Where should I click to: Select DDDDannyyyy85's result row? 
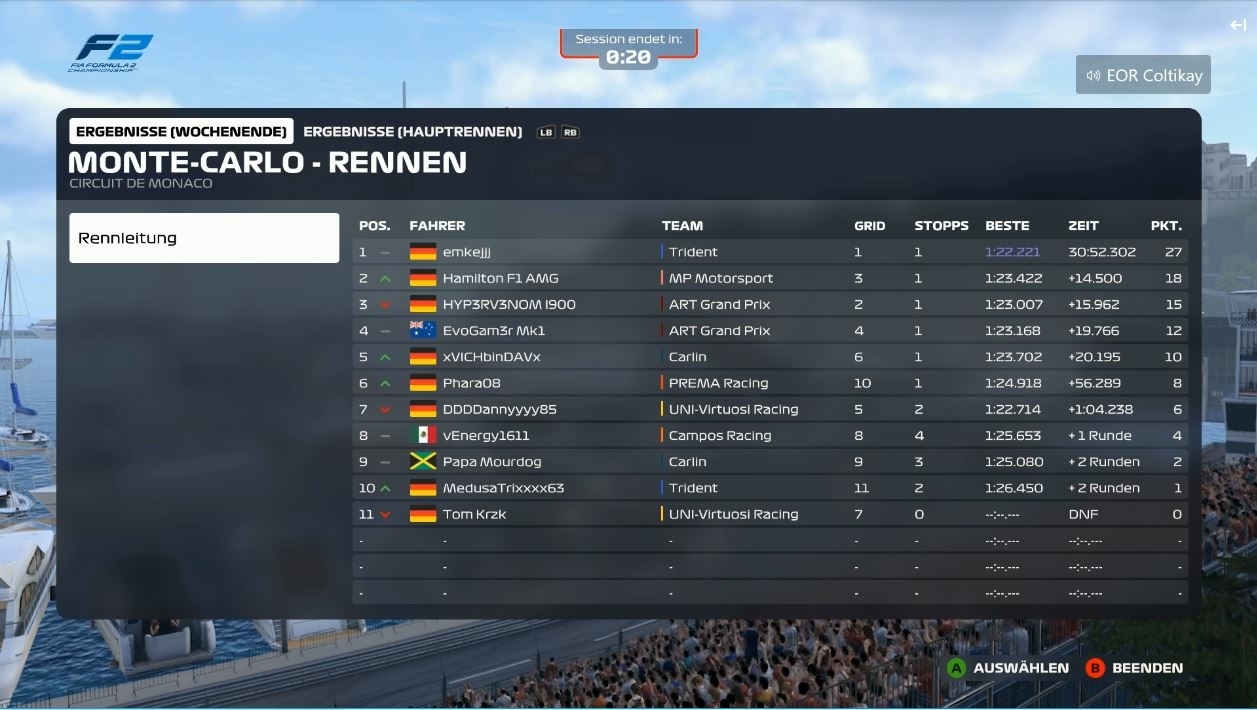click(770, 409)
